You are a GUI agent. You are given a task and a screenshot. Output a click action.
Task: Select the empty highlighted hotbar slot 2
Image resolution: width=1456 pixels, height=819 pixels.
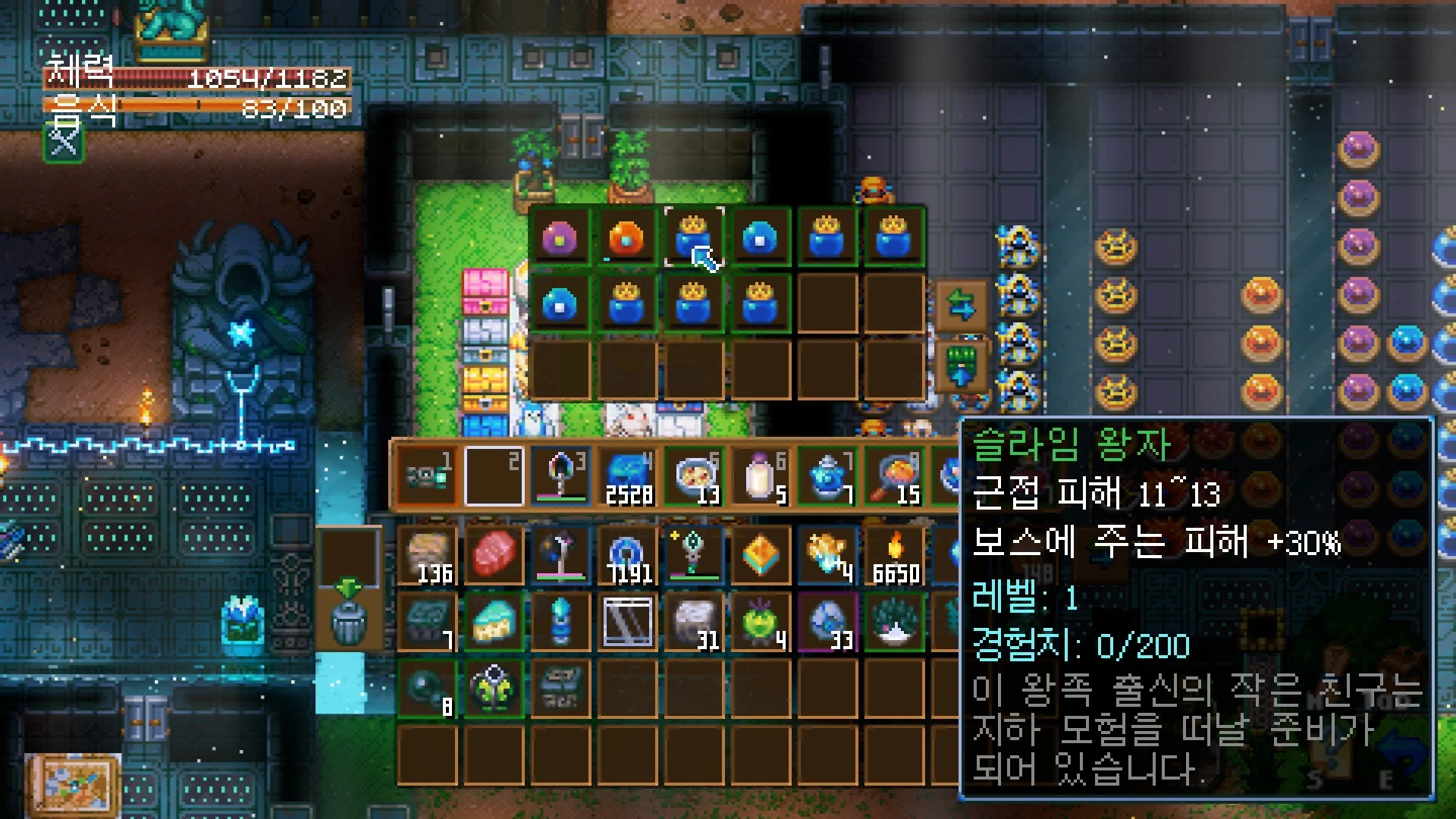click(x=494, y=478)
